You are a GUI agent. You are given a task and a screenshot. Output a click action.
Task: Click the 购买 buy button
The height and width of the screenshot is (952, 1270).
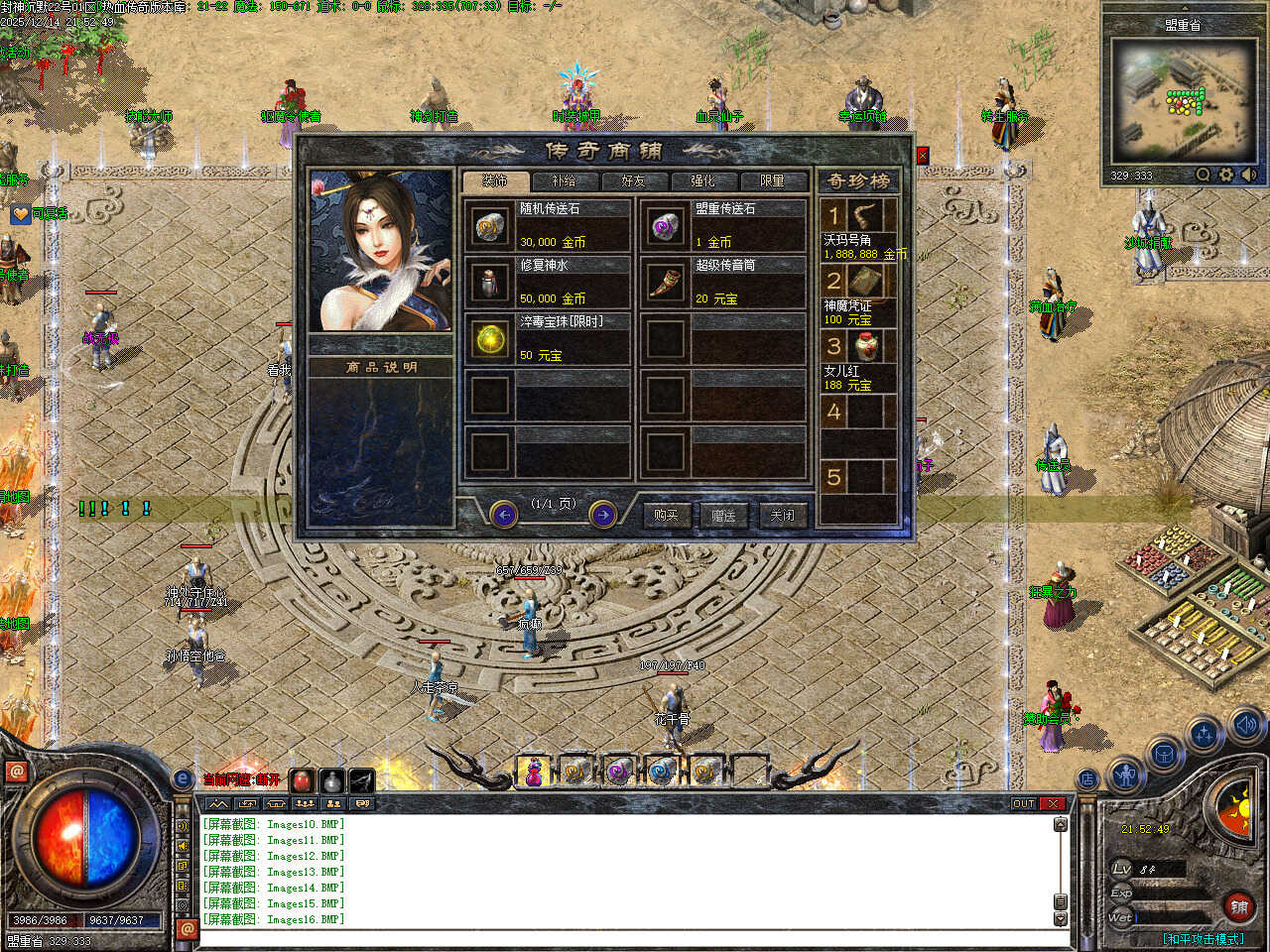tap(666, 516)
